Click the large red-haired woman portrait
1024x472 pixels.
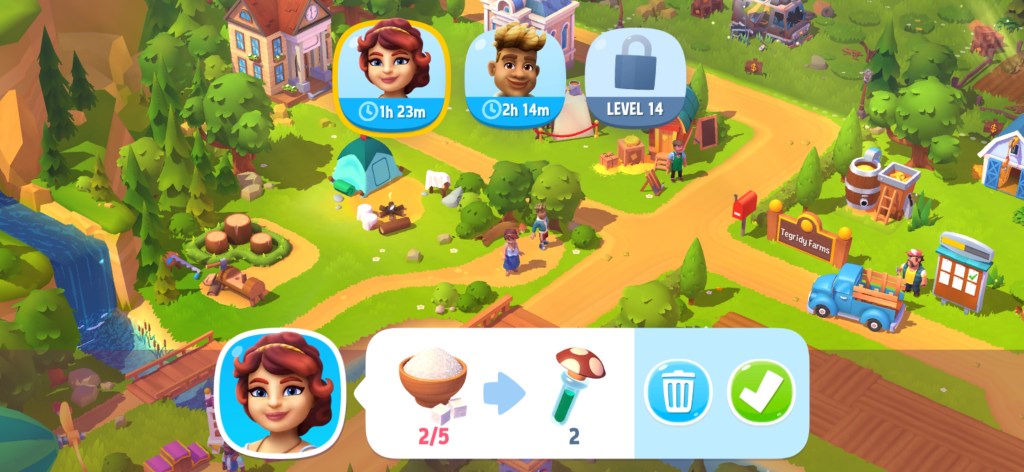pos(282,393)
